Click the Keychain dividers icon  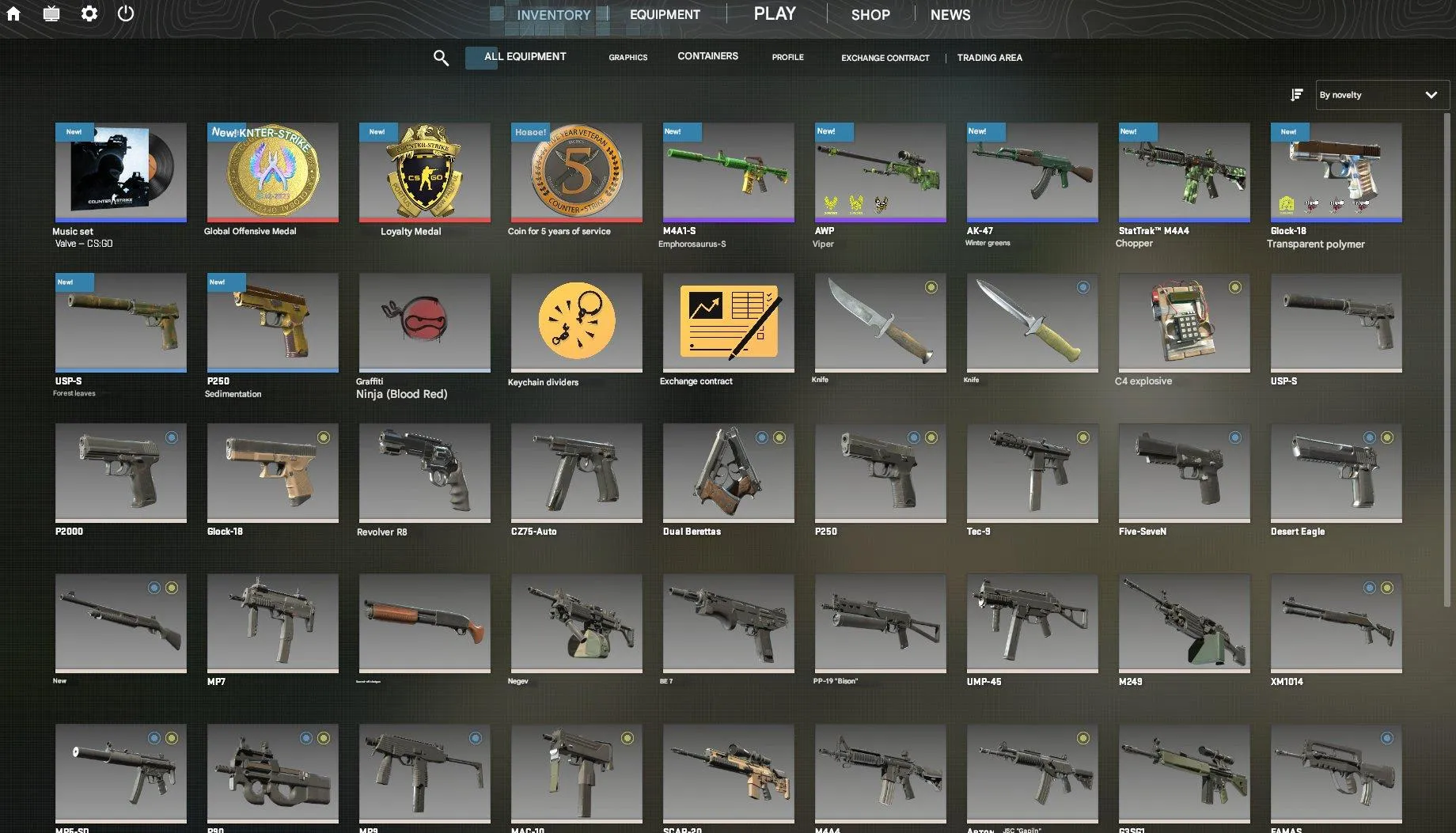tap(576, 322)
